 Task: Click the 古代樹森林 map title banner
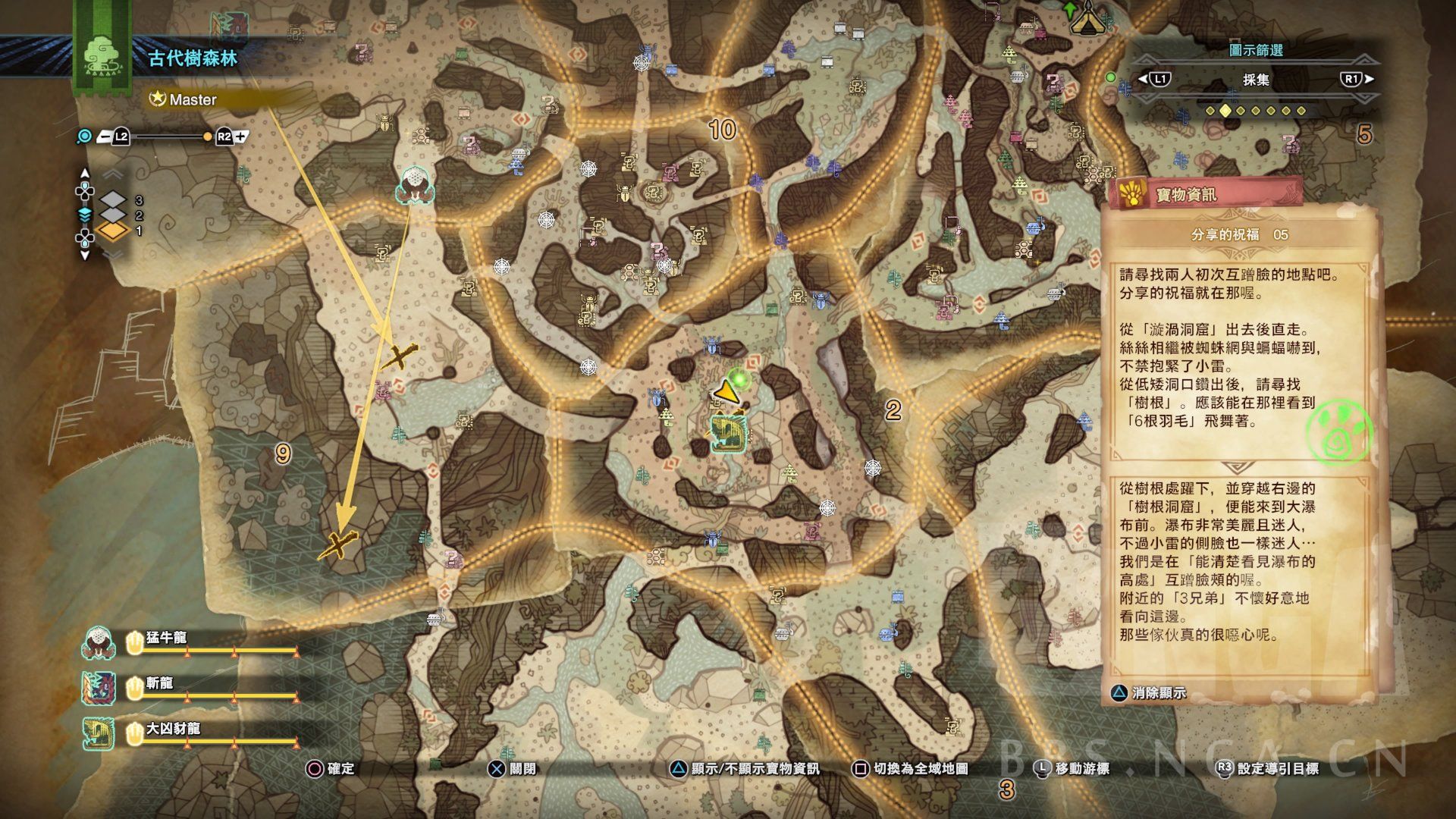point(193,58)
